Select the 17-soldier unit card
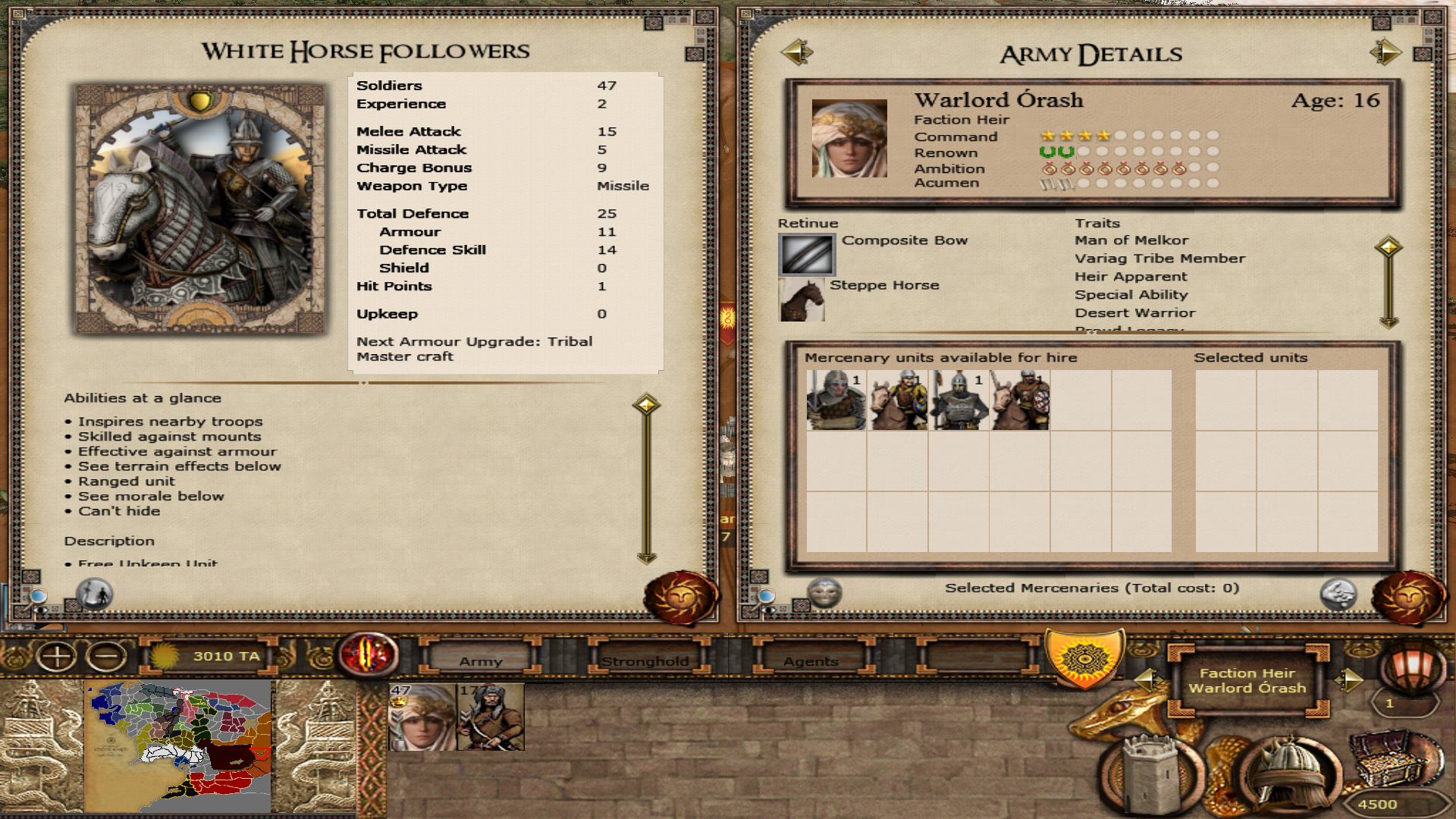Image resolution: width=1456 pixels, height=819 pixels. (x=491, y=717)
